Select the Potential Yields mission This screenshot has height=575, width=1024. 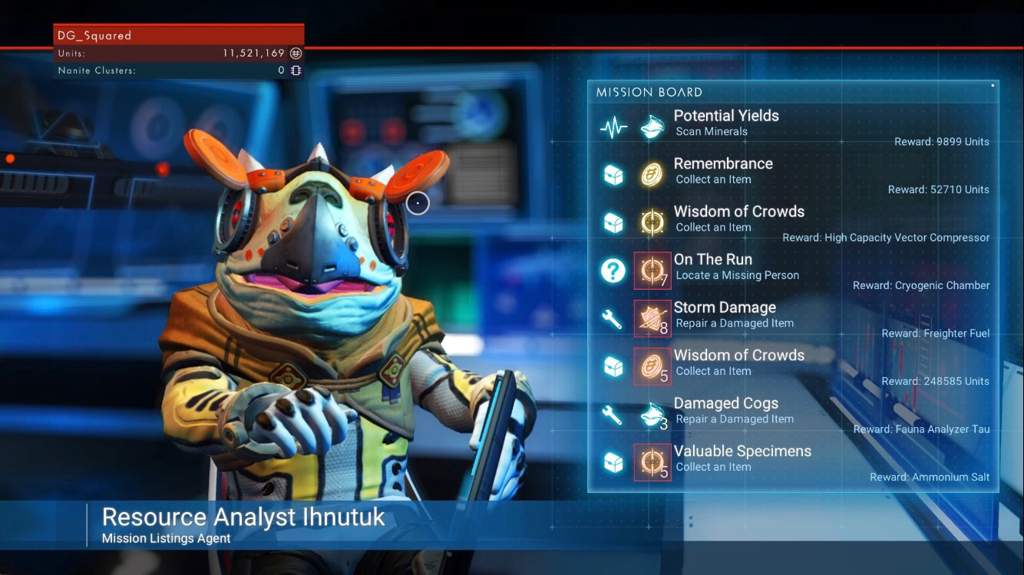pos(726,124)
